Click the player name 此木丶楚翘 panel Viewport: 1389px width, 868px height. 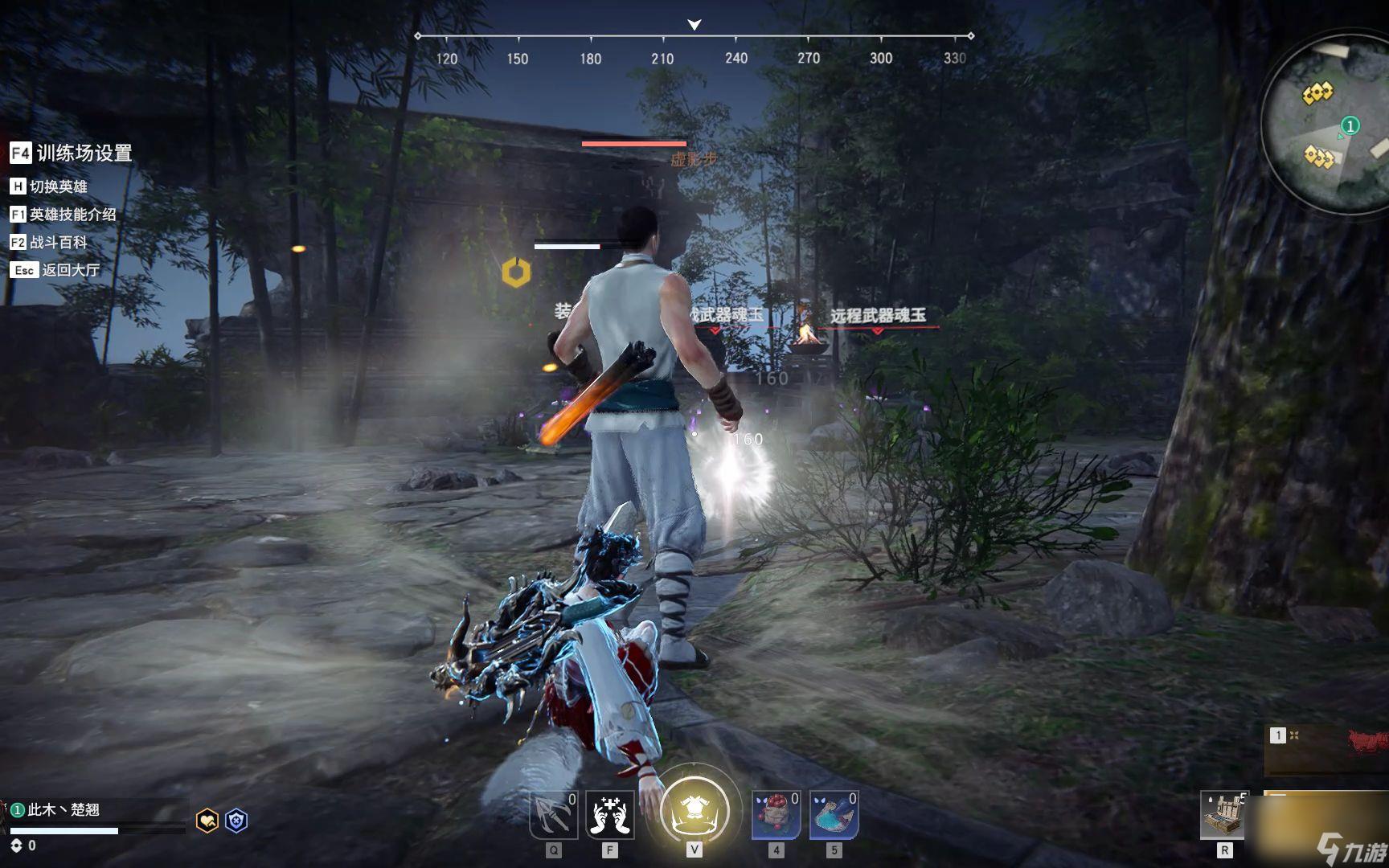(64, 810)
